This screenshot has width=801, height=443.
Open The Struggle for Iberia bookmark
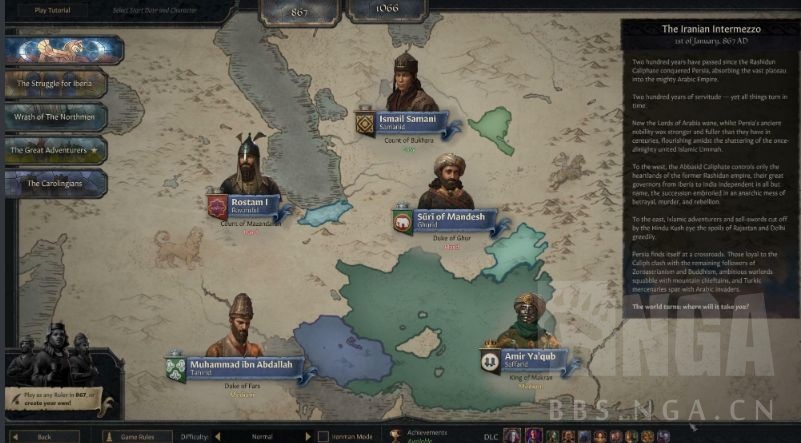coord(57,84)
